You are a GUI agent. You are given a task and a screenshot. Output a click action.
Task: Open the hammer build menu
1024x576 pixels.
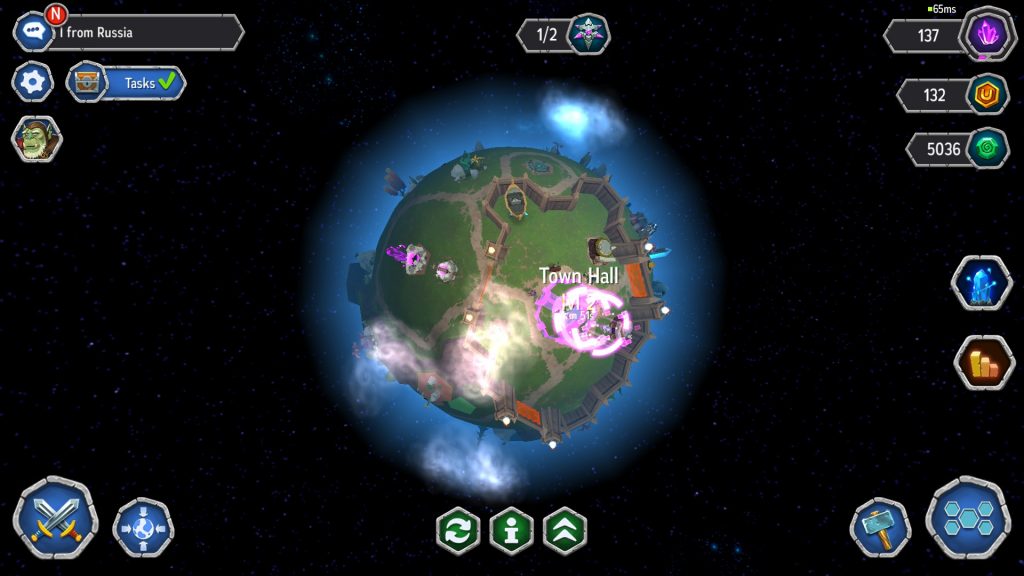880,527
